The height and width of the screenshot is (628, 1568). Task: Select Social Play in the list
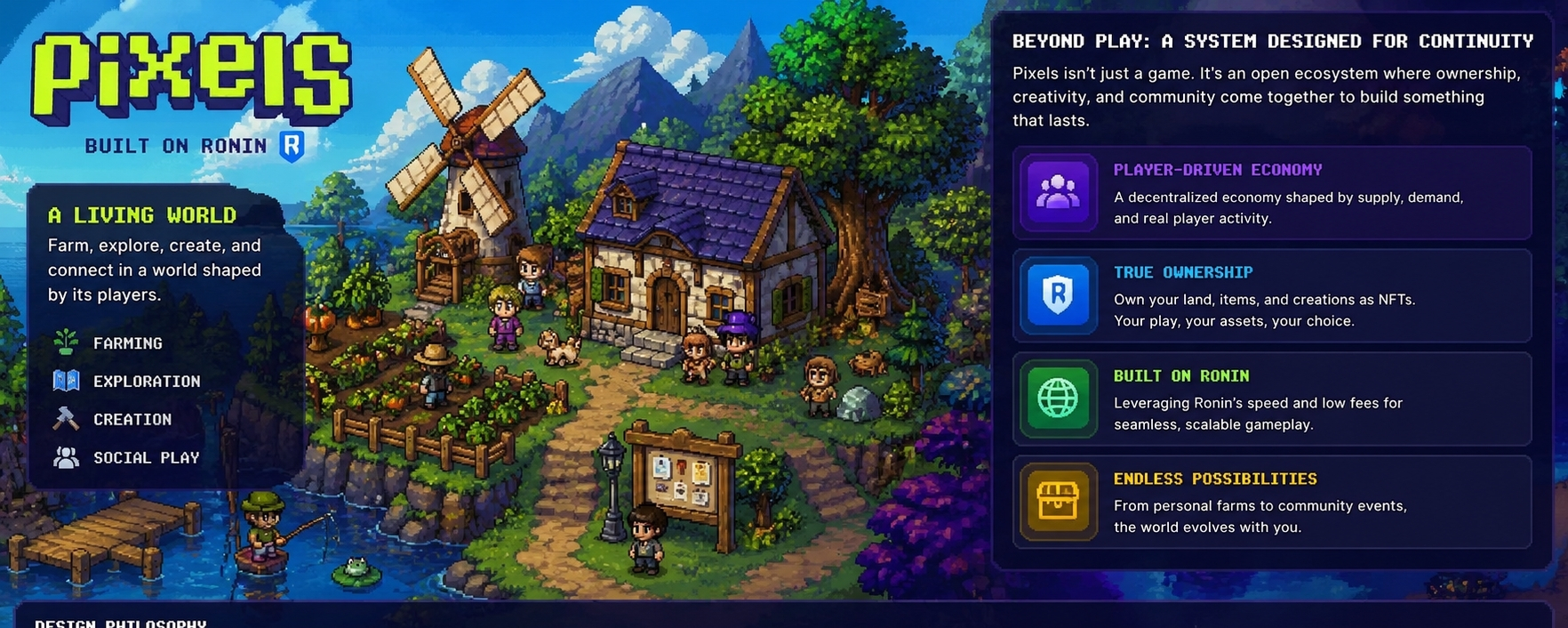click(146, 458)
